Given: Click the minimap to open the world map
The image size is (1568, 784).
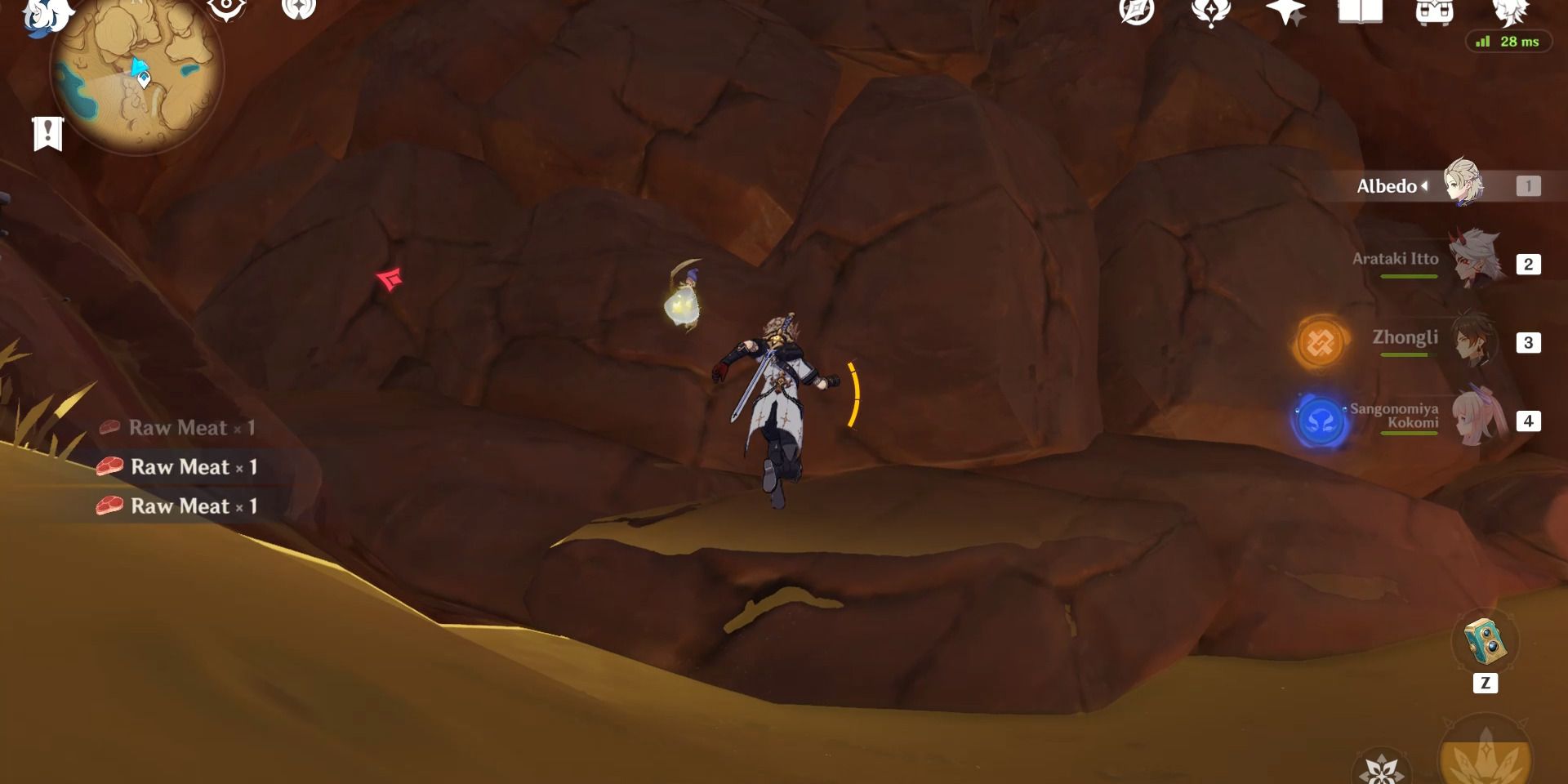Looking at the screenshot, I should tap(139, 78).
